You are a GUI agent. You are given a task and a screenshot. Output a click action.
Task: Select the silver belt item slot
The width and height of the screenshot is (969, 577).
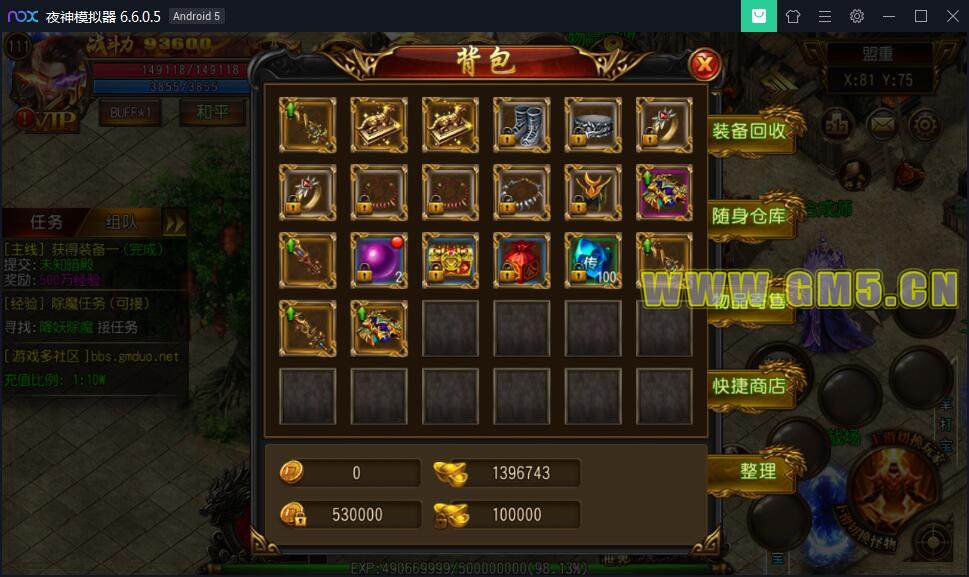[593, 122]
